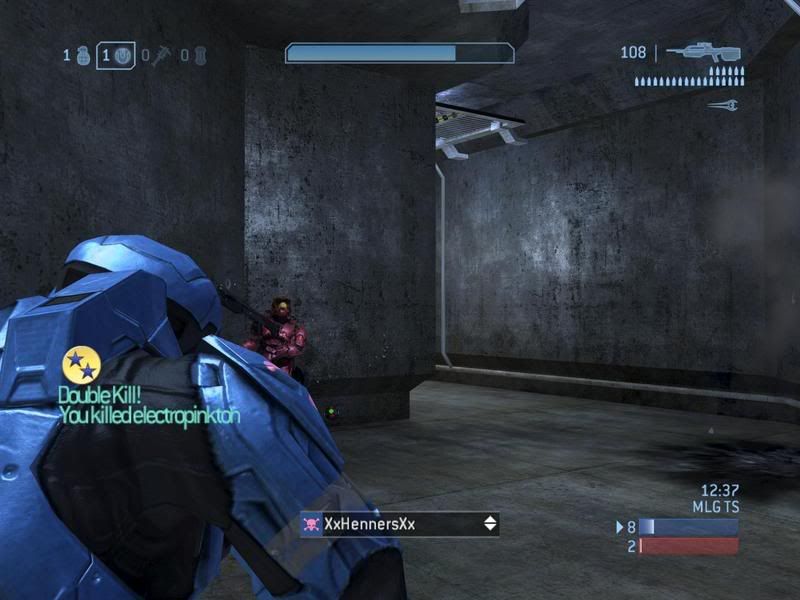Click the Double Kill star medal
This screenshot has width=800, height=600.
pos(80,365)
